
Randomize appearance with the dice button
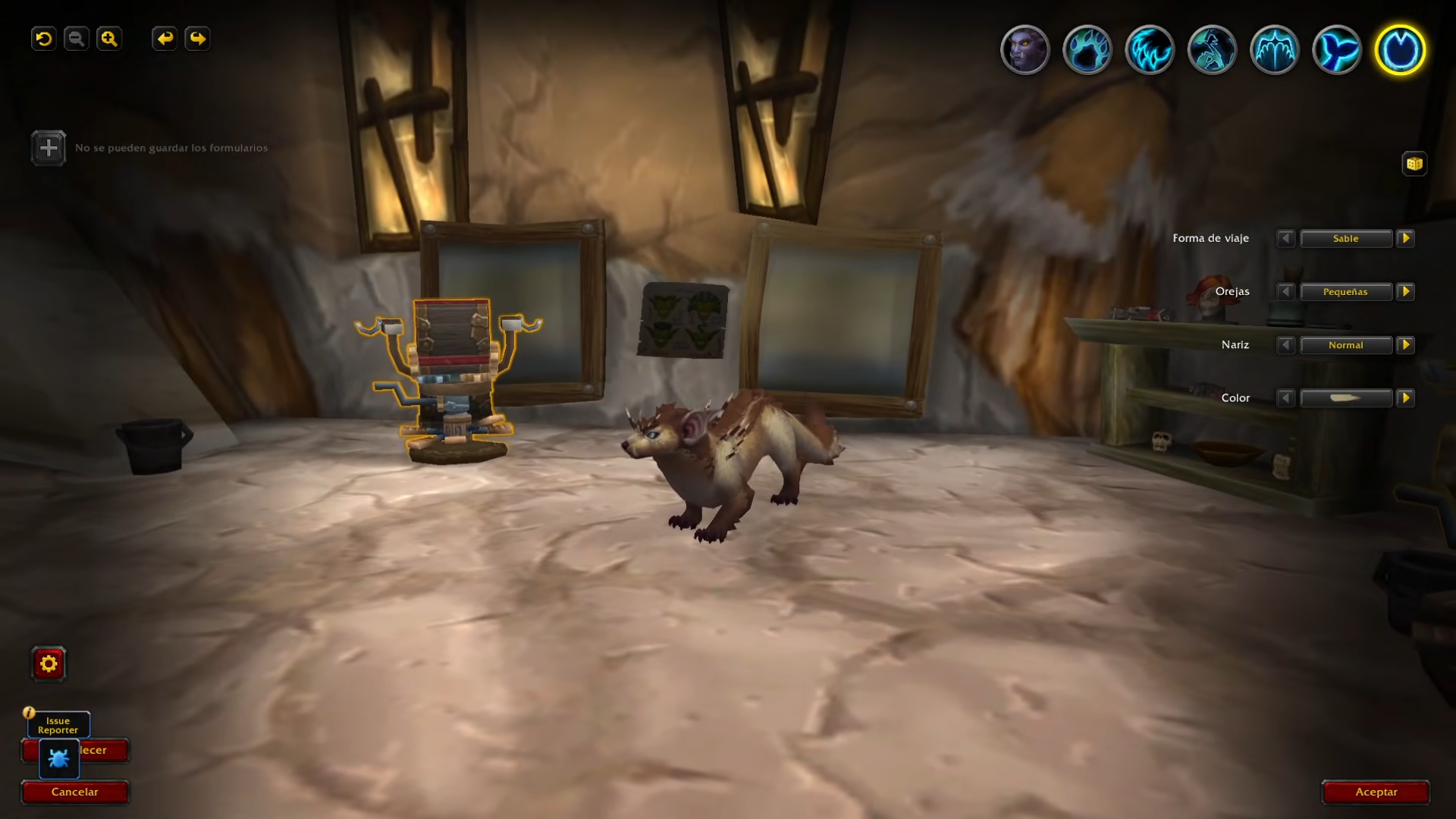click(x=1414, y=164)
